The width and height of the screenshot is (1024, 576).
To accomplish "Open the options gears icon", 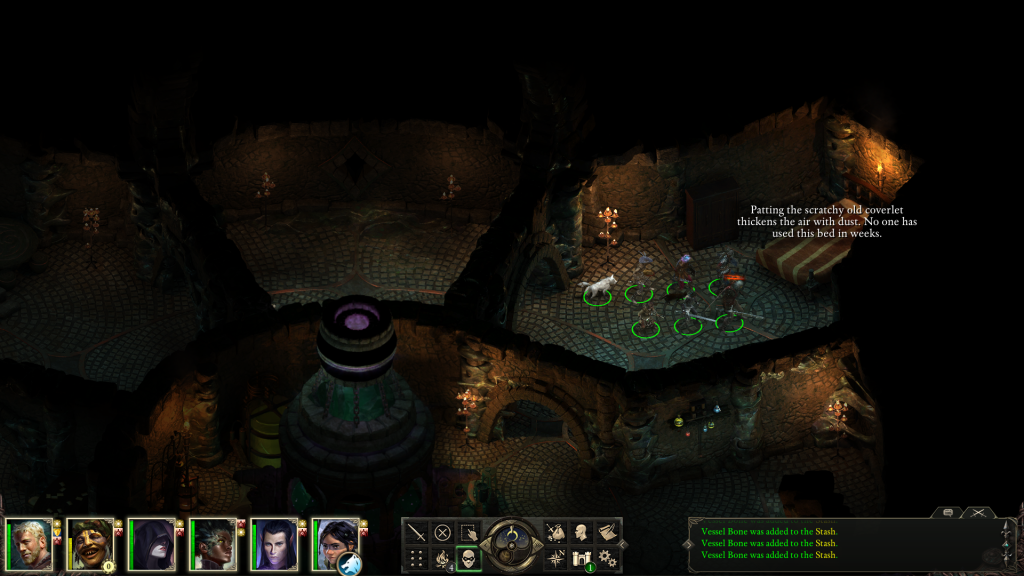I will click(607, 558).
